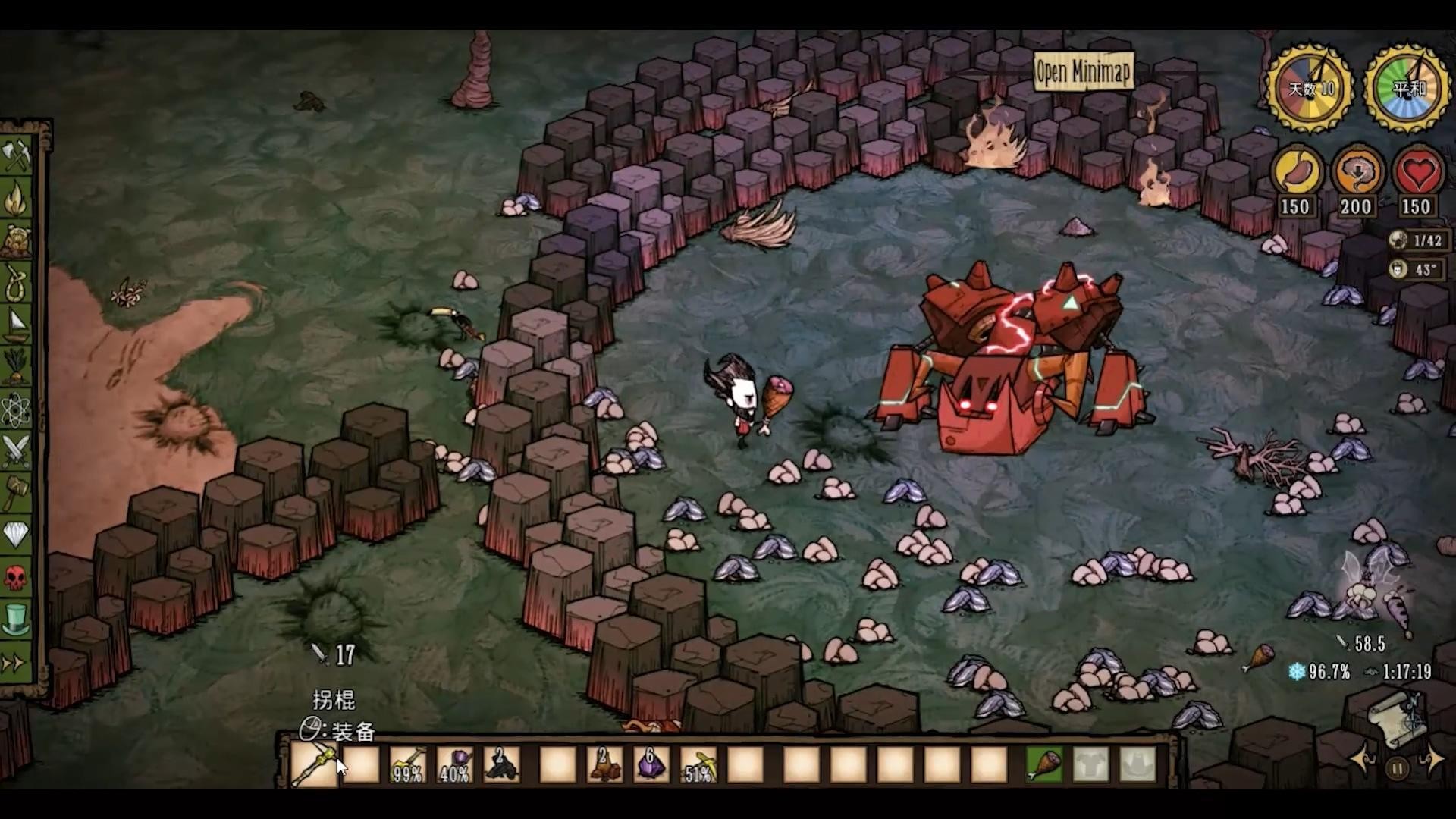Open the Structures hammer crafting tab
Image resolution: width=1456 pixels, height=819 pixels.
point(17,494)
